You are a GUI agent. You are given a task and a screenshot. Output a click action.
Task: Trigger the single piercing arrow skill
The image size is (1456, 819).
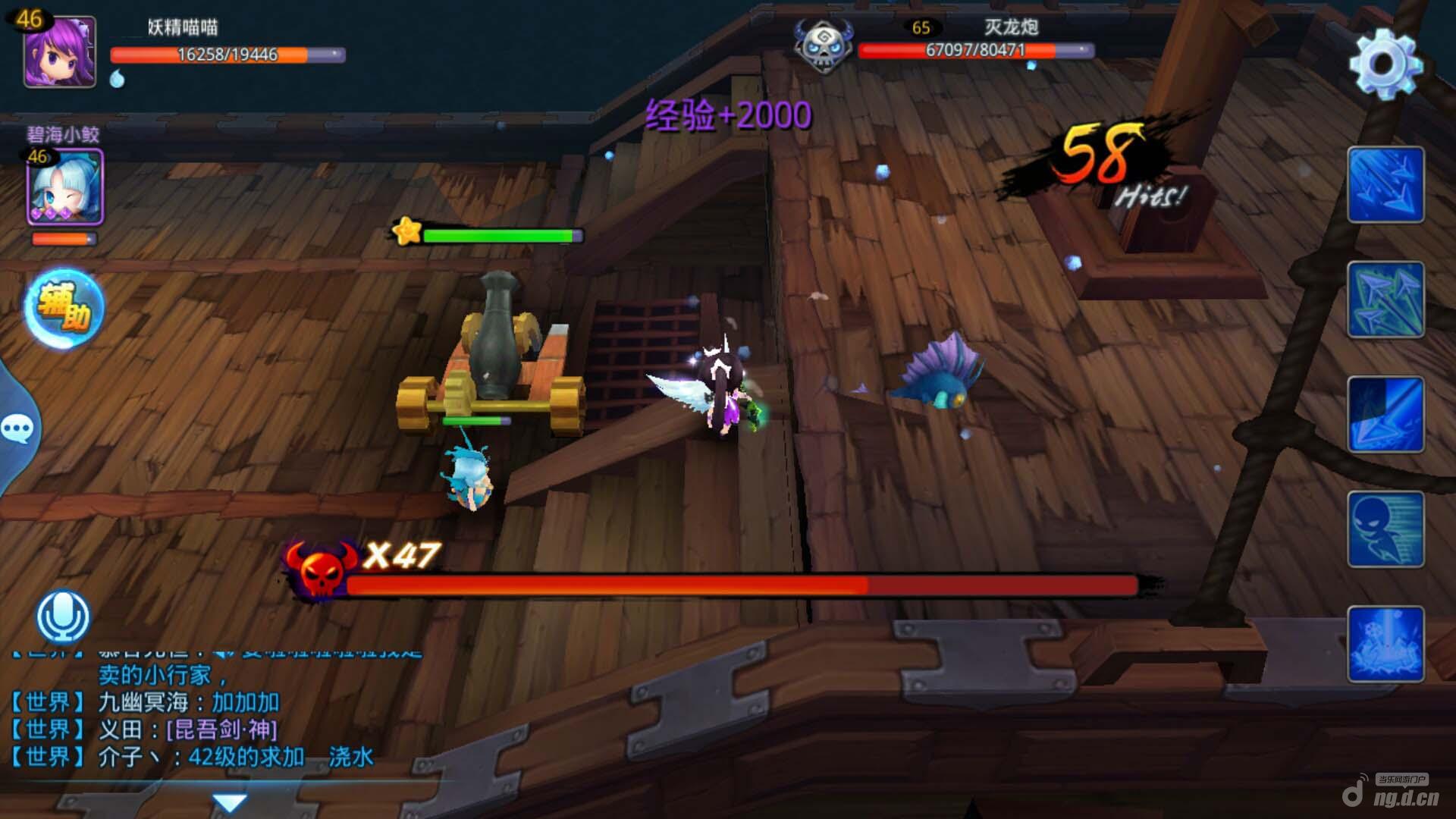(1385, 414)
